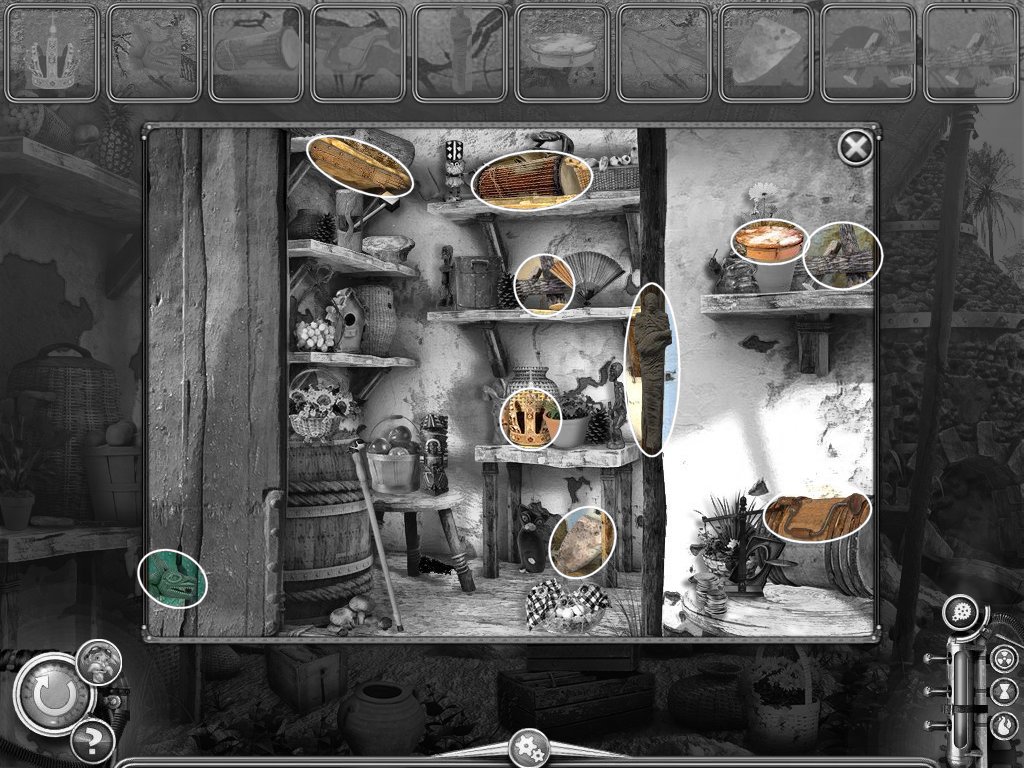
Task: Pick the circled mummy figure in the scene
Action: pos(652,368)
